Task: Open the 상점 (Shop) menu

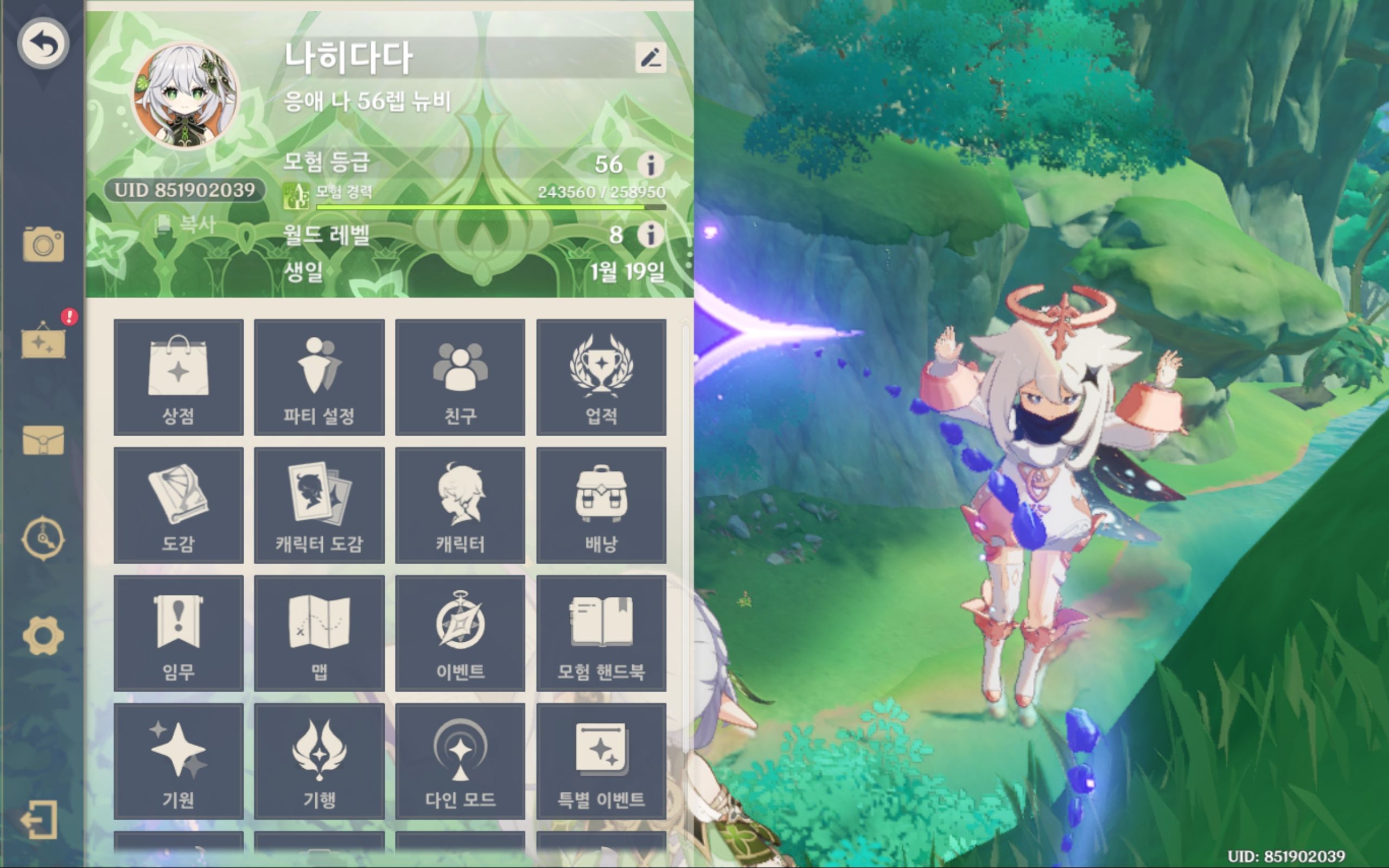Action: coord(178,377)
